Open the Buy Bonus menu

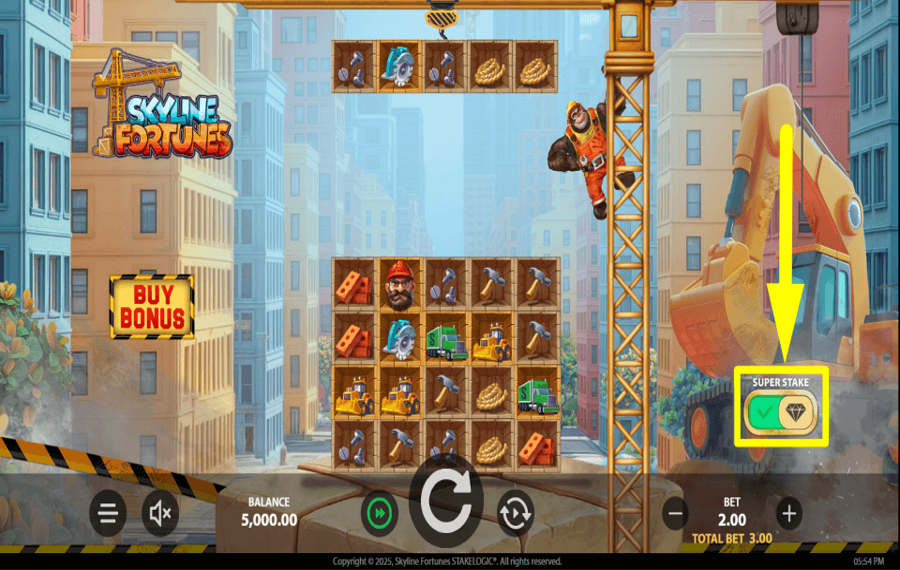pos(152,307)
